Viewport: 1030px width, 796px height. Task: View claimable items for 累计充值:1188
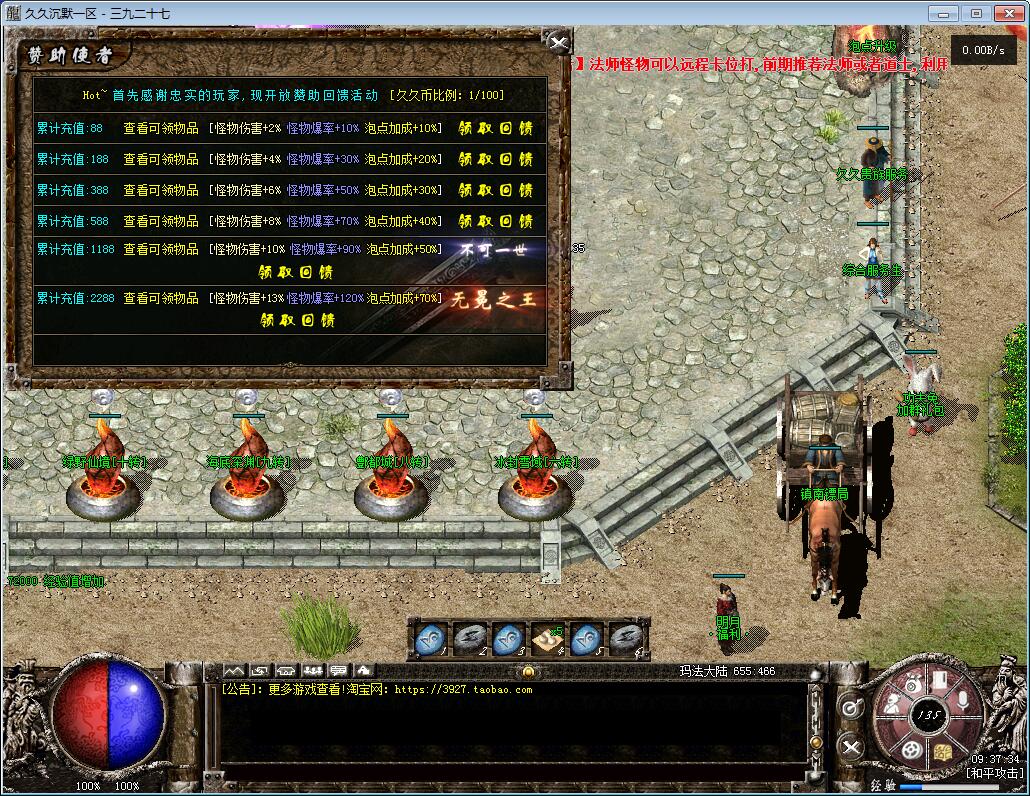(161, 249)
